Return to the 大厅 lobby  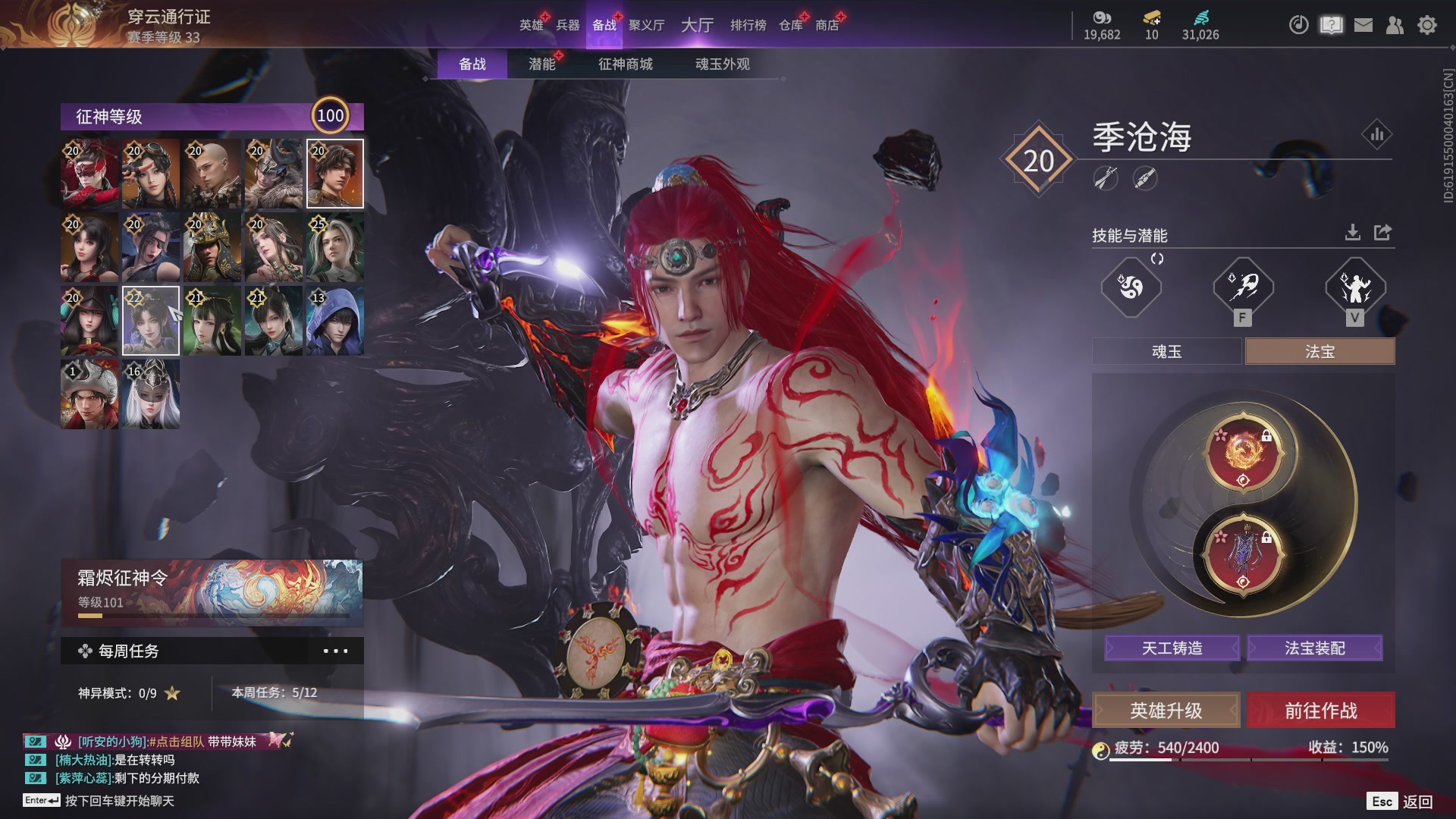click(697, 25)
